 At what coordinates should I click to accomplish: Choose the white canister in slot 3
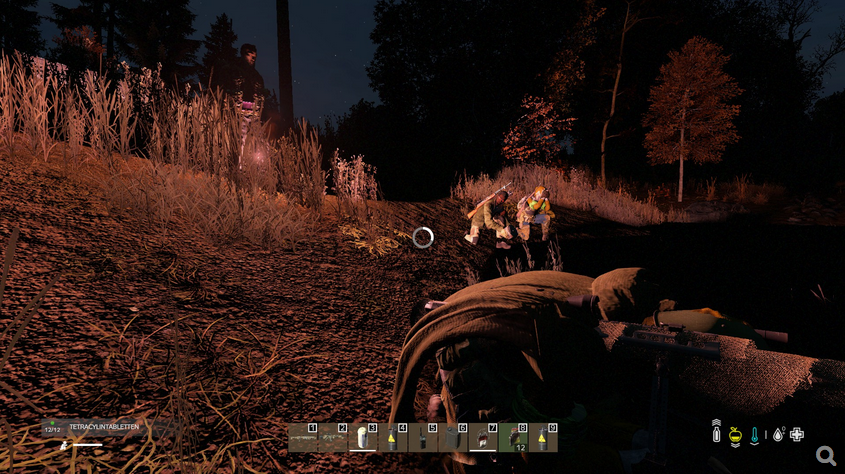pyautogui.click(x=363, y=437)
